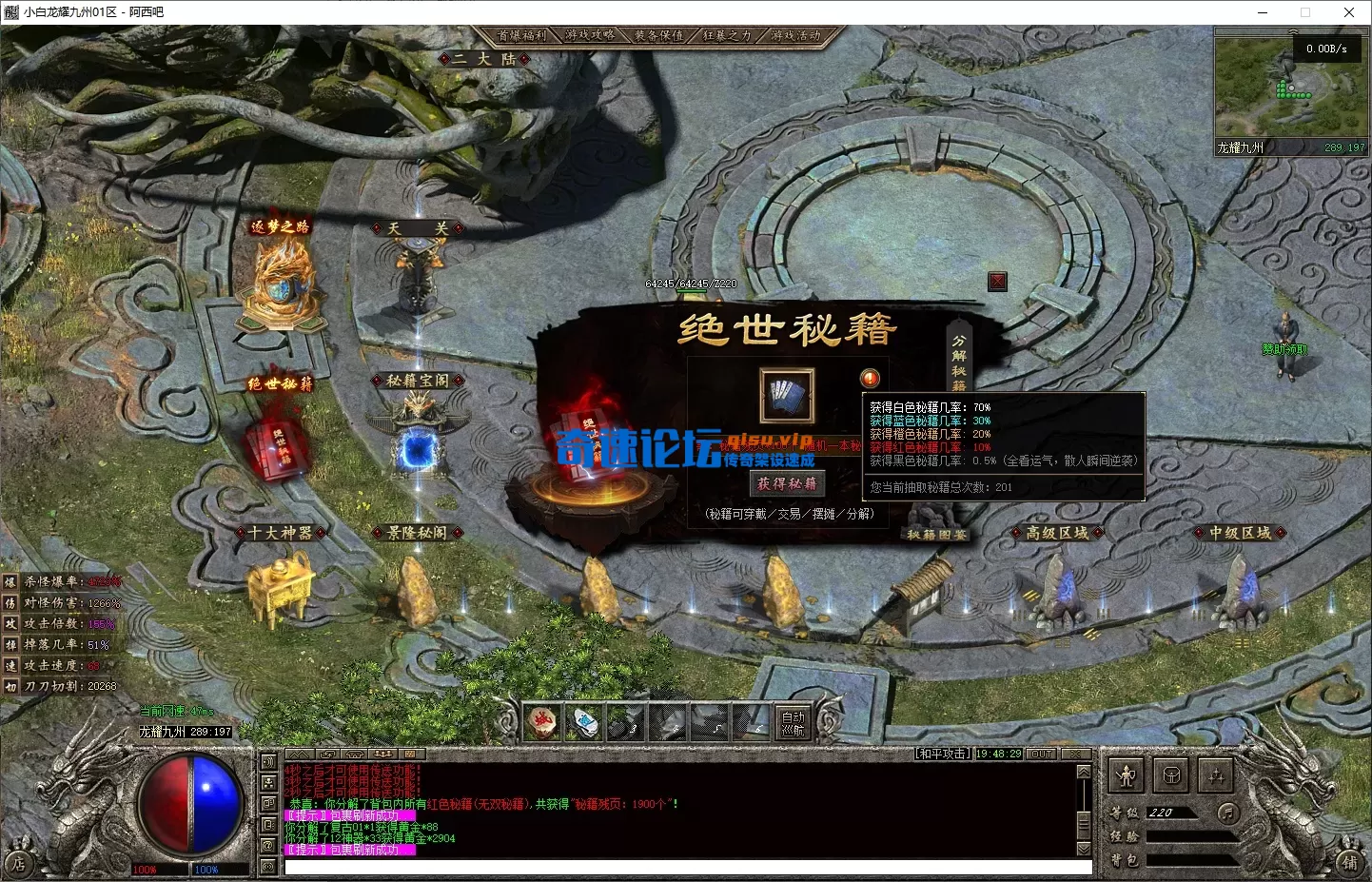Click the 获得秘籍 card icon in the dialog
This screenshot has height=882, width=1372.
coord(787,395)
